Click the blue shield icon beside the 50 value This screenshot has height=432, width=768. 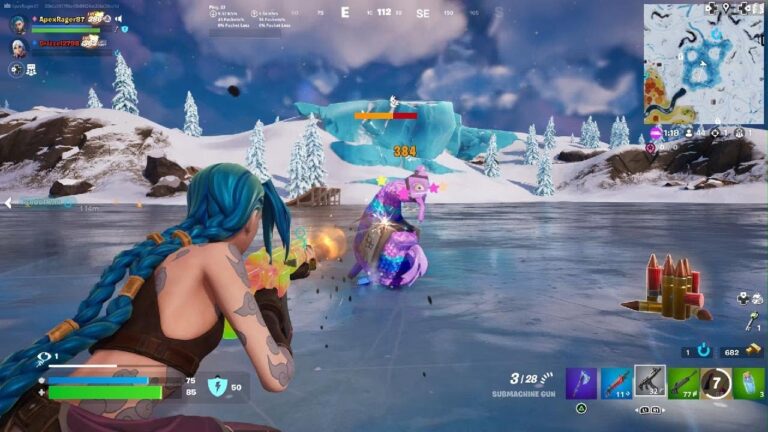coord(216,386)
